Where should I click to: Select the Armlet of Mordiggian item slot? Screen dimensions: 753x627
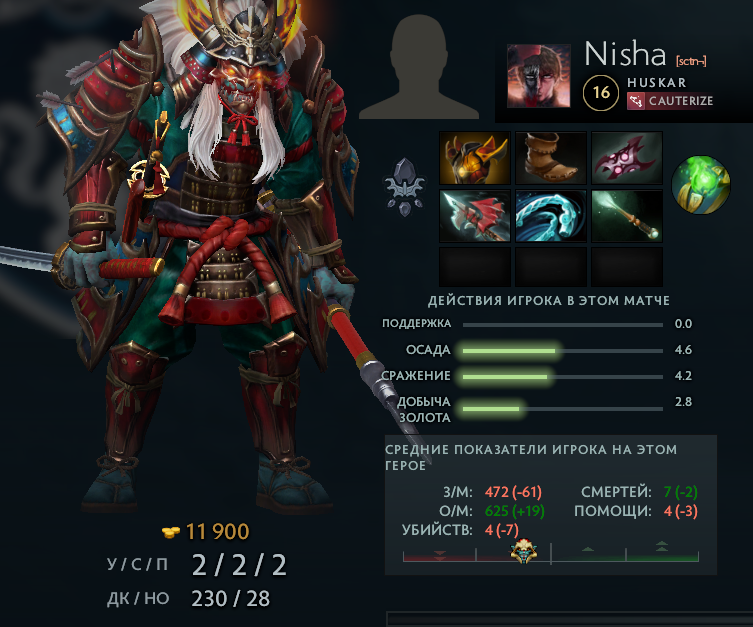click(475, 157)
